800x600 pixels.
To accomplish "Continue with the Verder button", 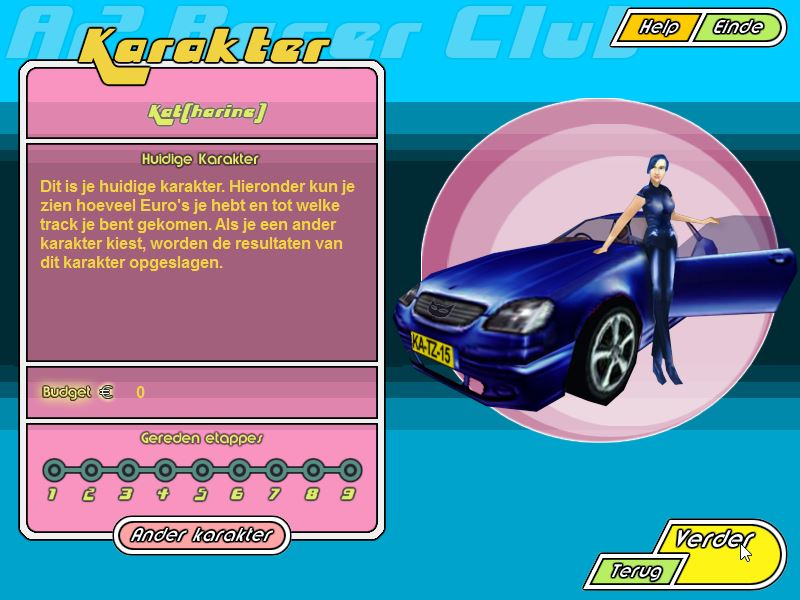I will [x=712, y=539].
